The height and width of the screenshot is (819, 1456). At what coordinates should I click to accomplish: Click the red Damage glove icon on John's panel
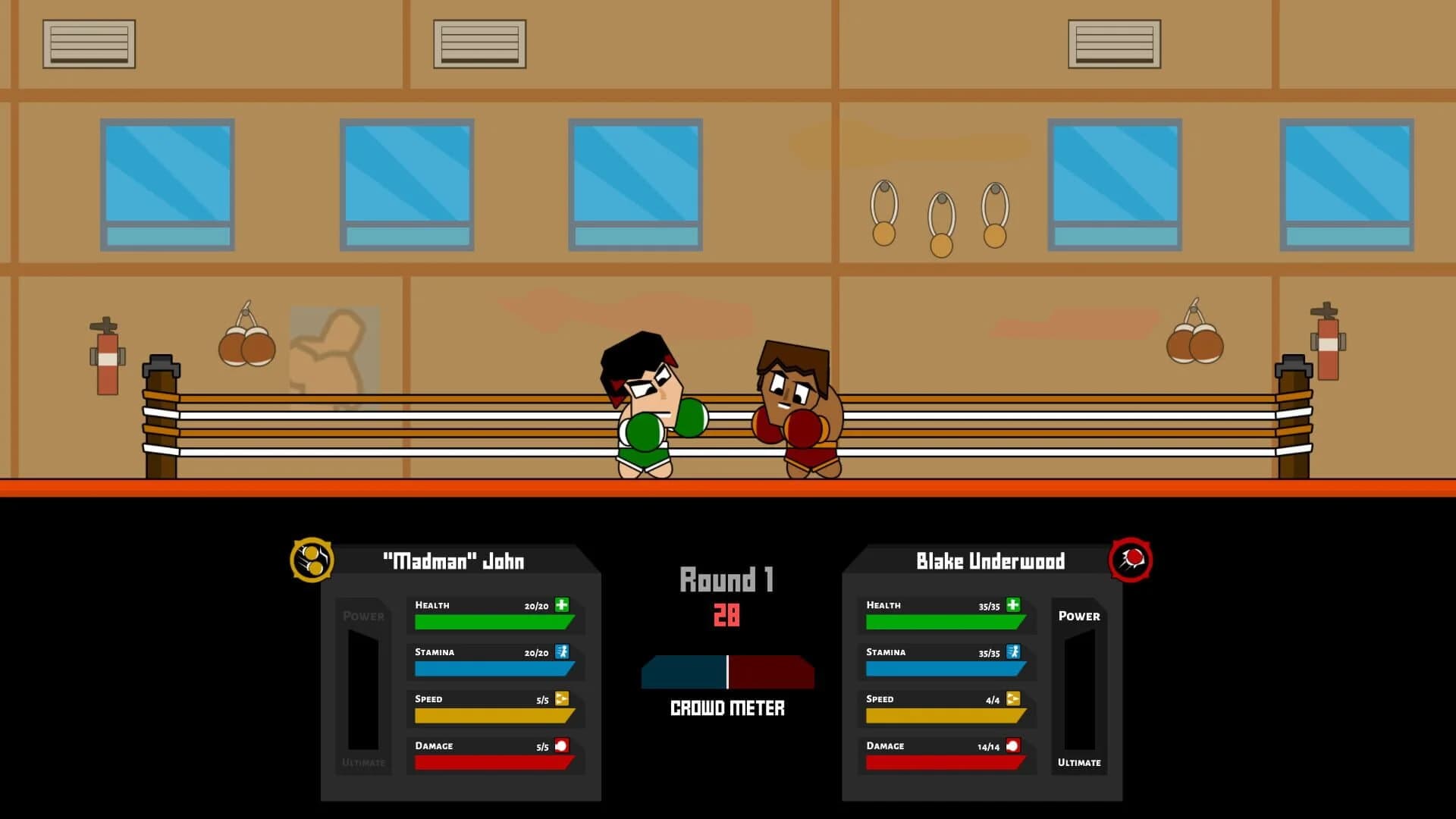[561, 746]
